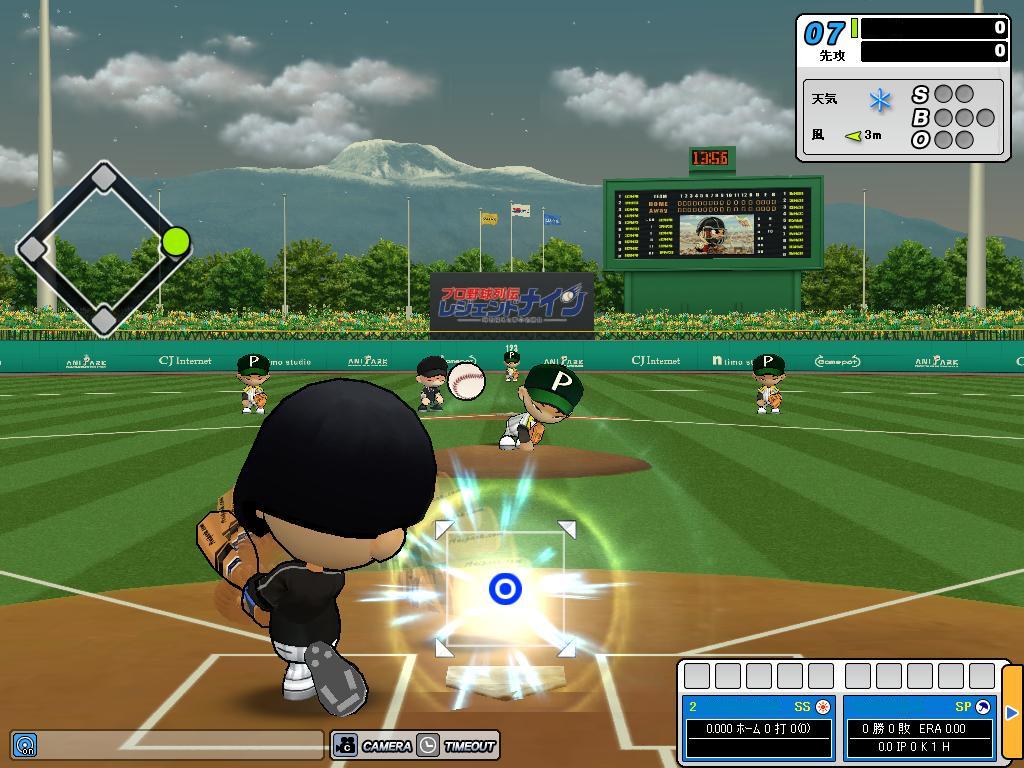The height and width of the screenshot is (768, 1024).
Task: Click the base runner diamond display
Action: [104, 248]
